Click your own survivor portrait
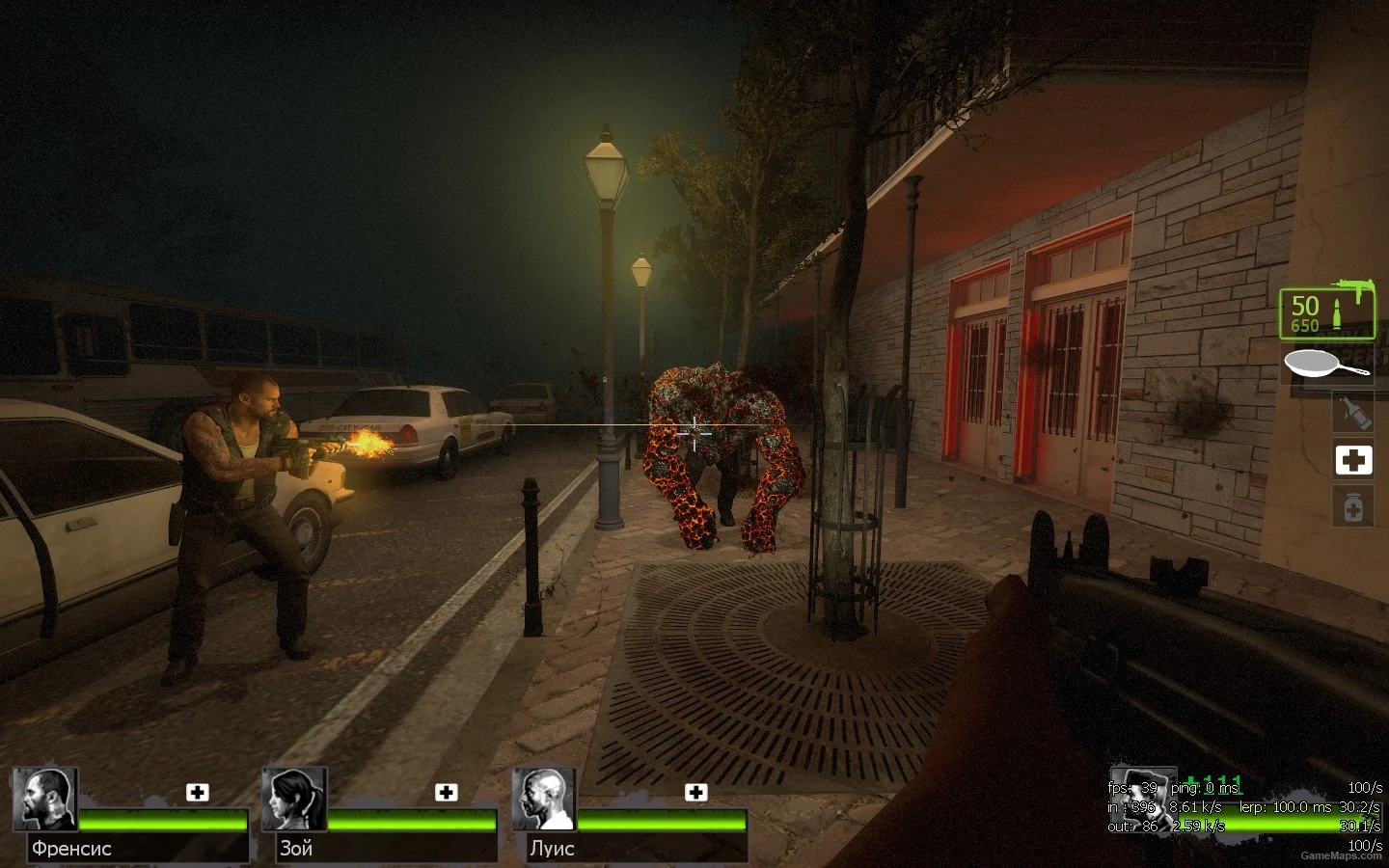Screen dimensions: 1389x868 click(x=1141, y=800)
